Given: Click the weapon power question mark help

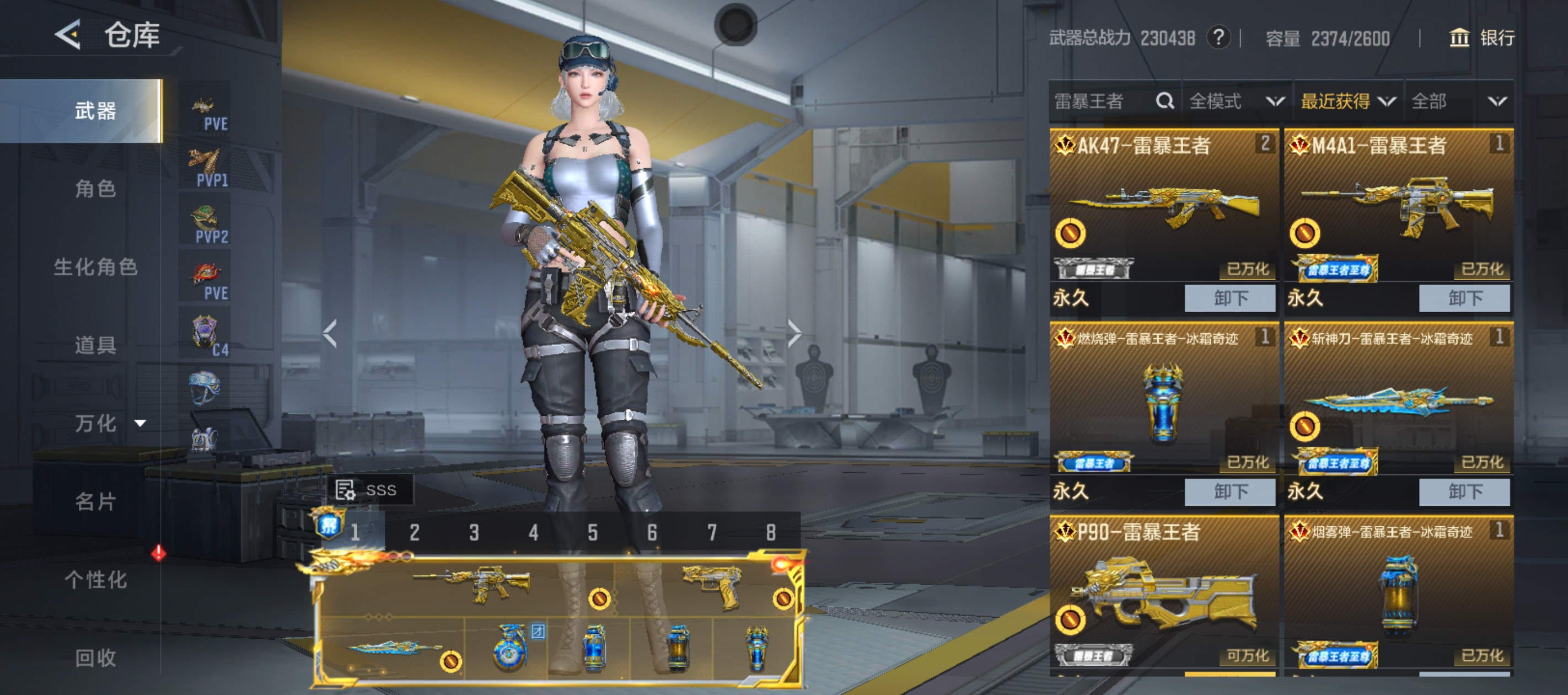Looking at the screenshot, I should (x=1218, y=38).
